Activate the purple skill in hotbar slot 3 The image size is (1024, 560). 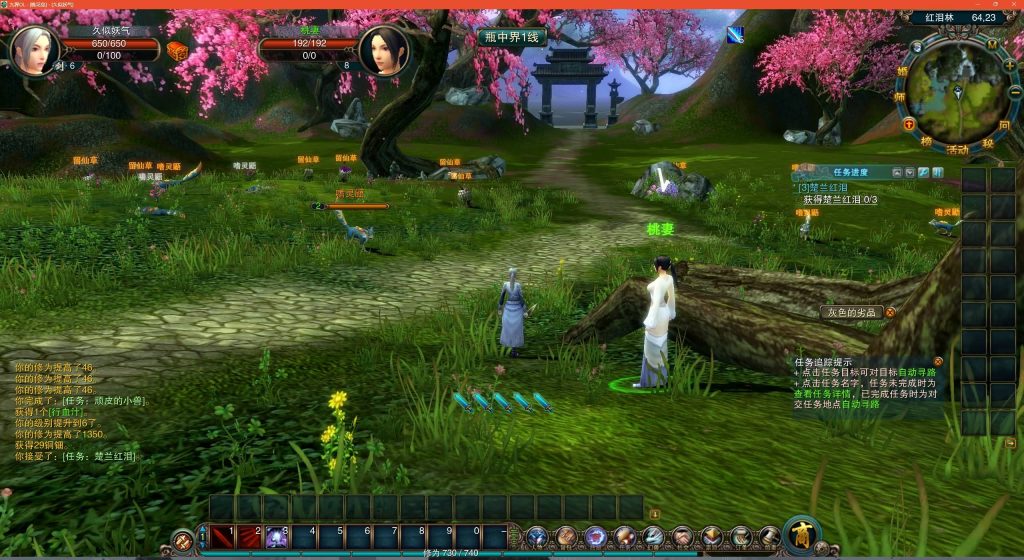click(276, 537)
